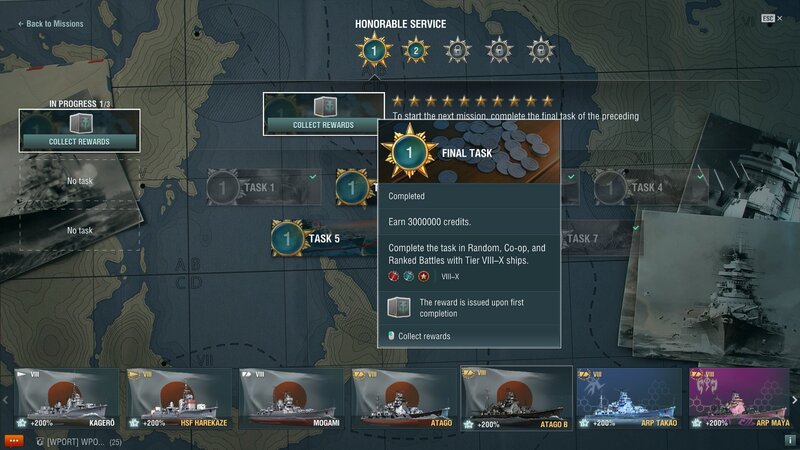Viewport: 800px width, 450px height.
Task: Select mission medal number 1
Action: (x=373, y=50)
